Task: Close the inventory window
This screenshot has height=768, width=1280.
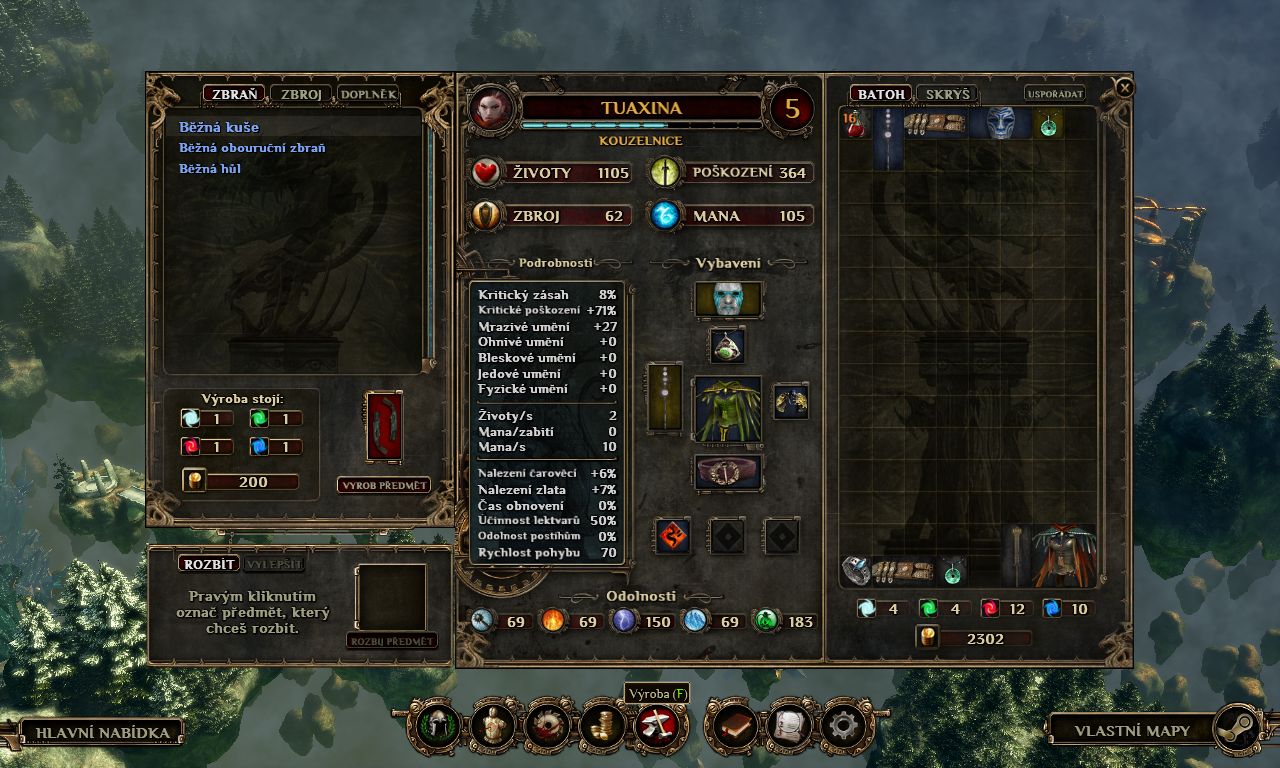Action: (x=1125, y=88)
